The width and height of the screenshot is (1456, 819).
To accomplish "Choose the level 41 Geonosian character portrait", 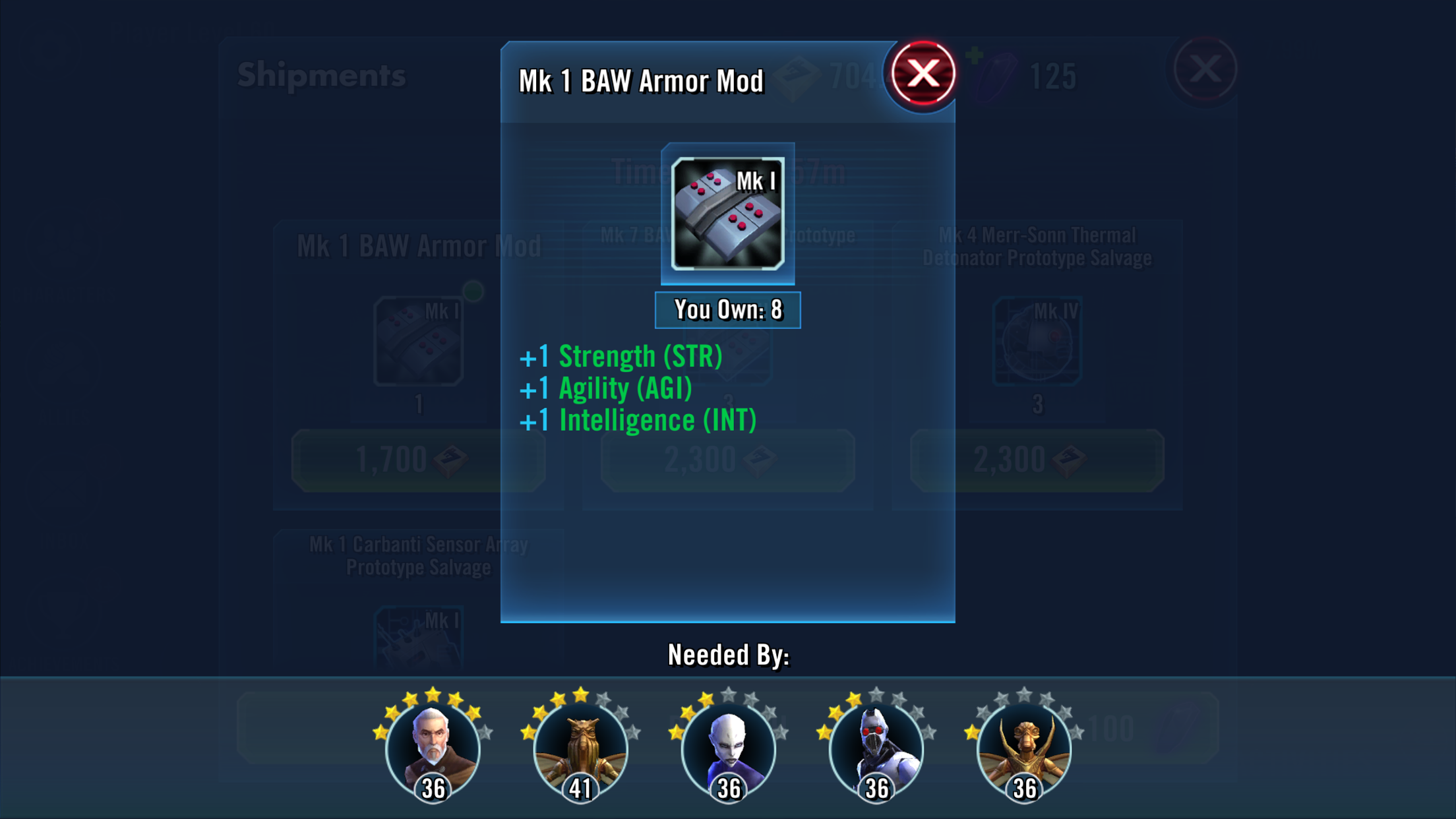I will (580, 750).
